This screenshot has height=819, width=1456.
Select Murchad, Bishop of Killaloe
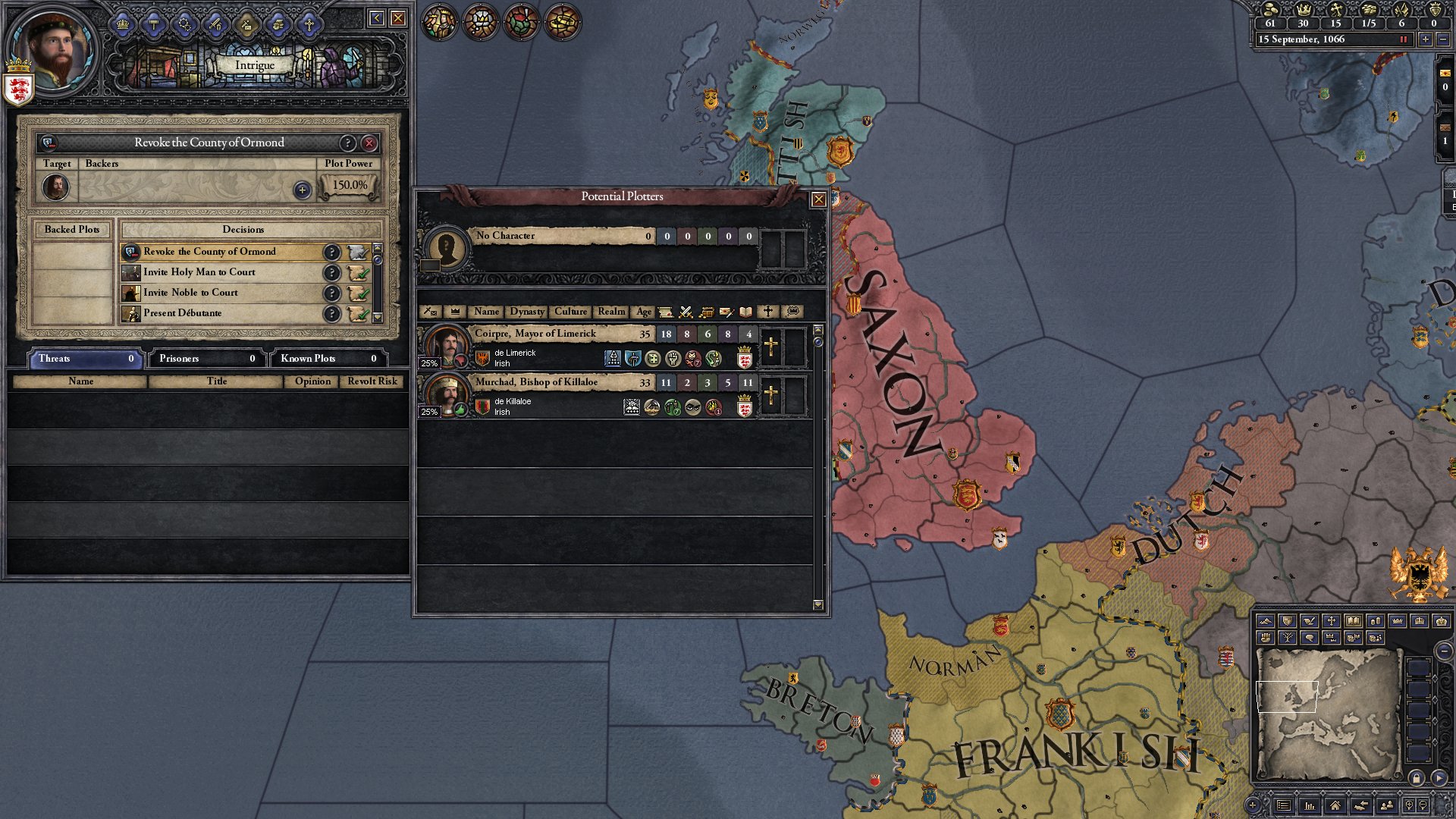click(x=536, y=382)
